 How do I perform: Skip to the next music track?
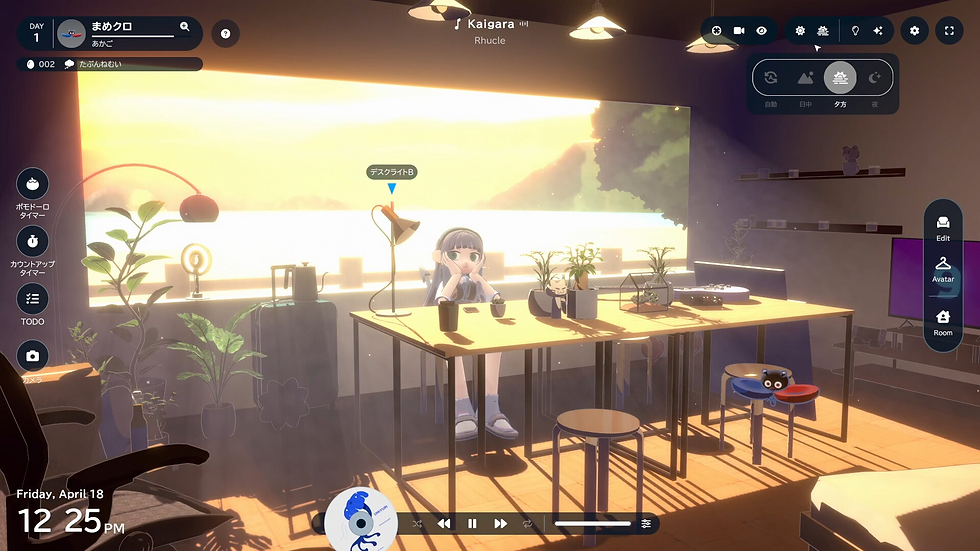tap(500, 523)
